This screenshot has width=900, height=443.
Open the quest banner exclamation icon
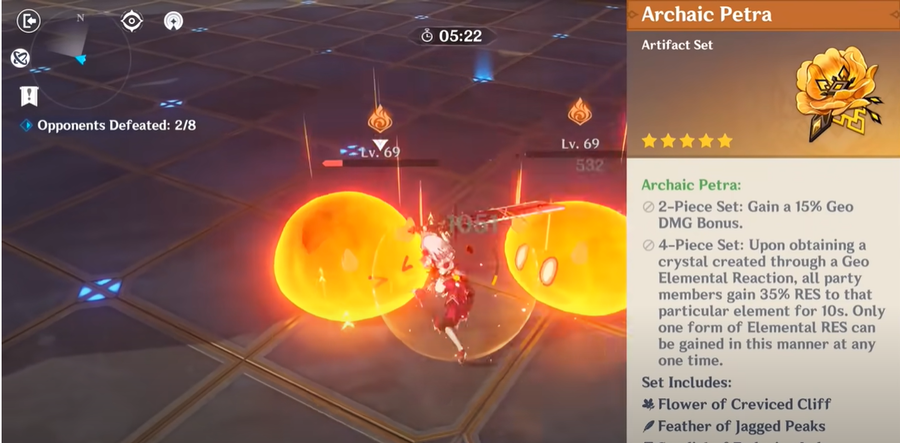click(x=29, y=96)
